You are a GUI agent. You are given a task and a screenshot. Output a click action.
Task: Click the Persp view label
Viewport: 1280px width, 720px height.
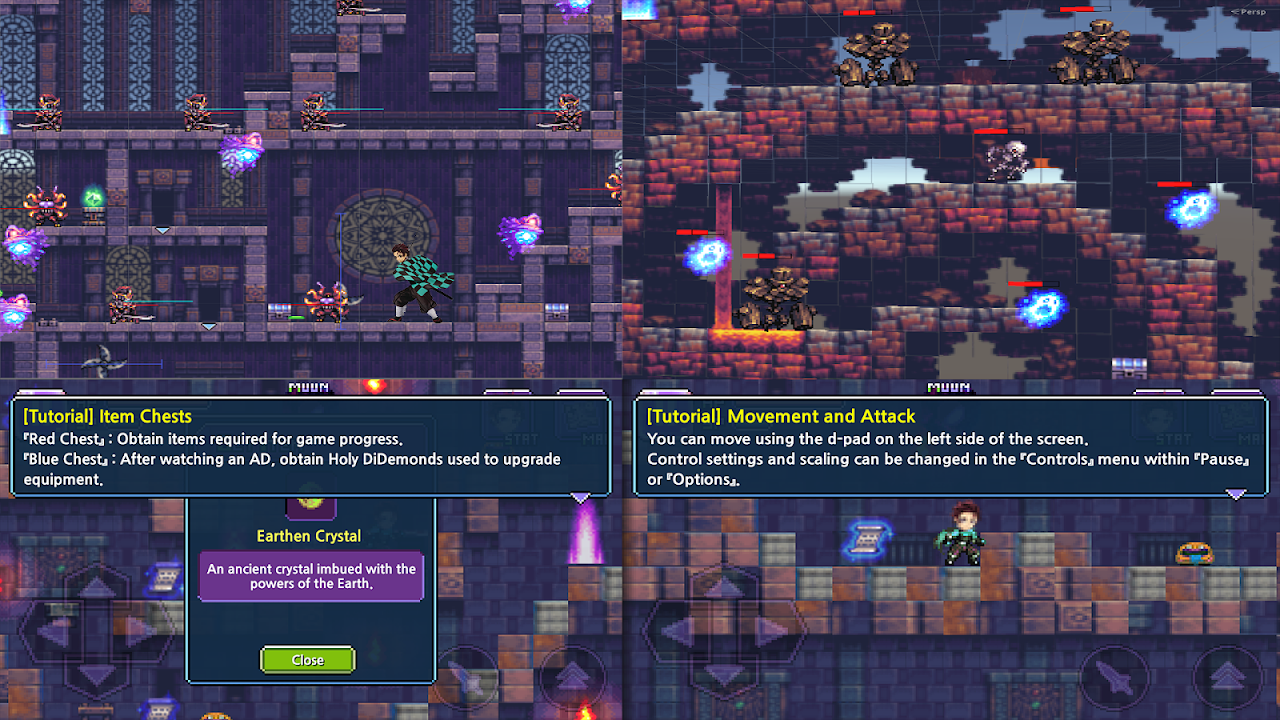(x=1248, y=11)
